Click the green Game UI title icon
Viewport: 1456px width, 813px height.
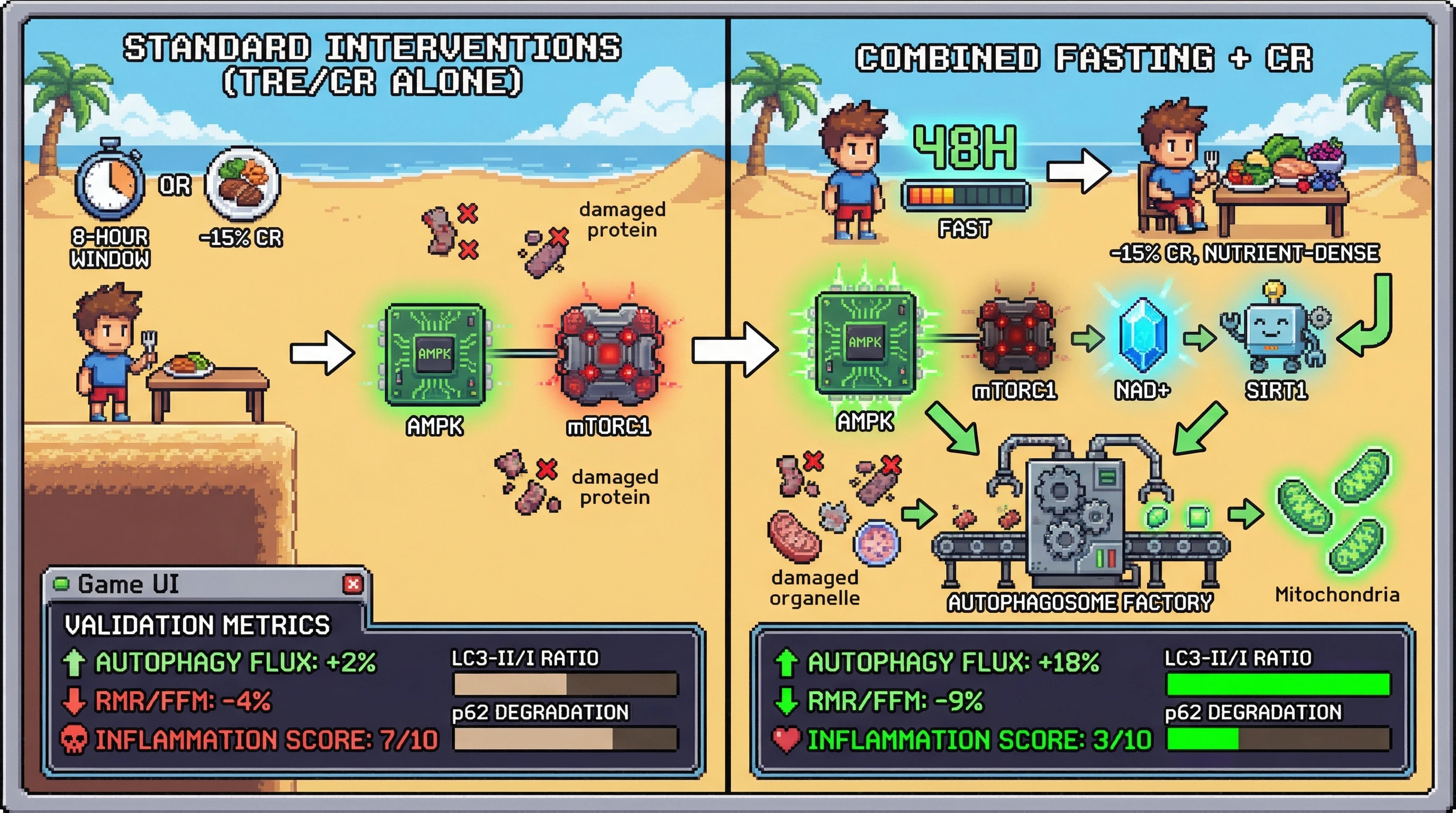pos(61,583)
